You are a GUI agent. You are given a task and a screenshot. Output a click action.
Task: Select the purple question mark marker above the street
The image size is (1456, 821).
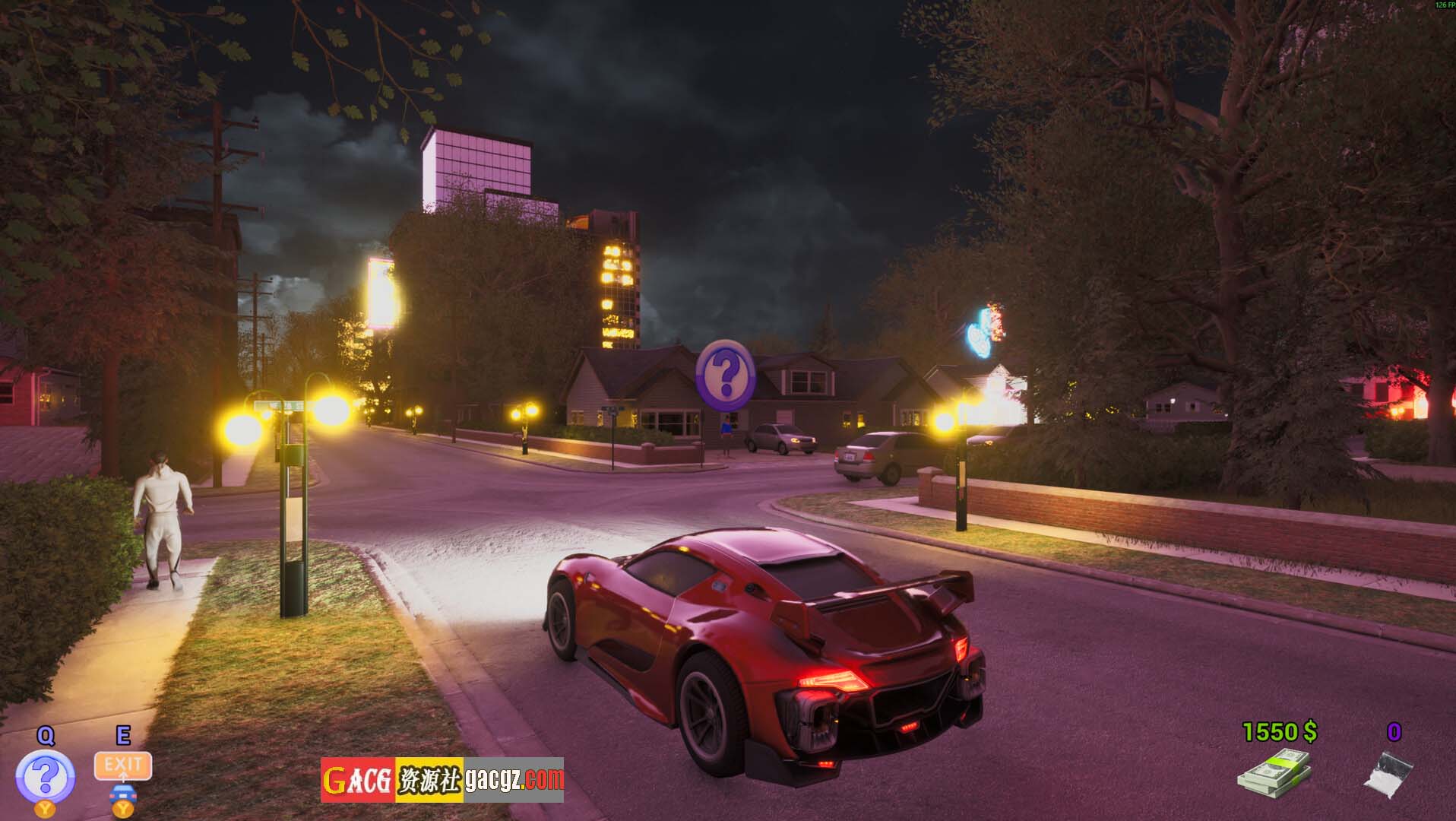click(726, 372)
